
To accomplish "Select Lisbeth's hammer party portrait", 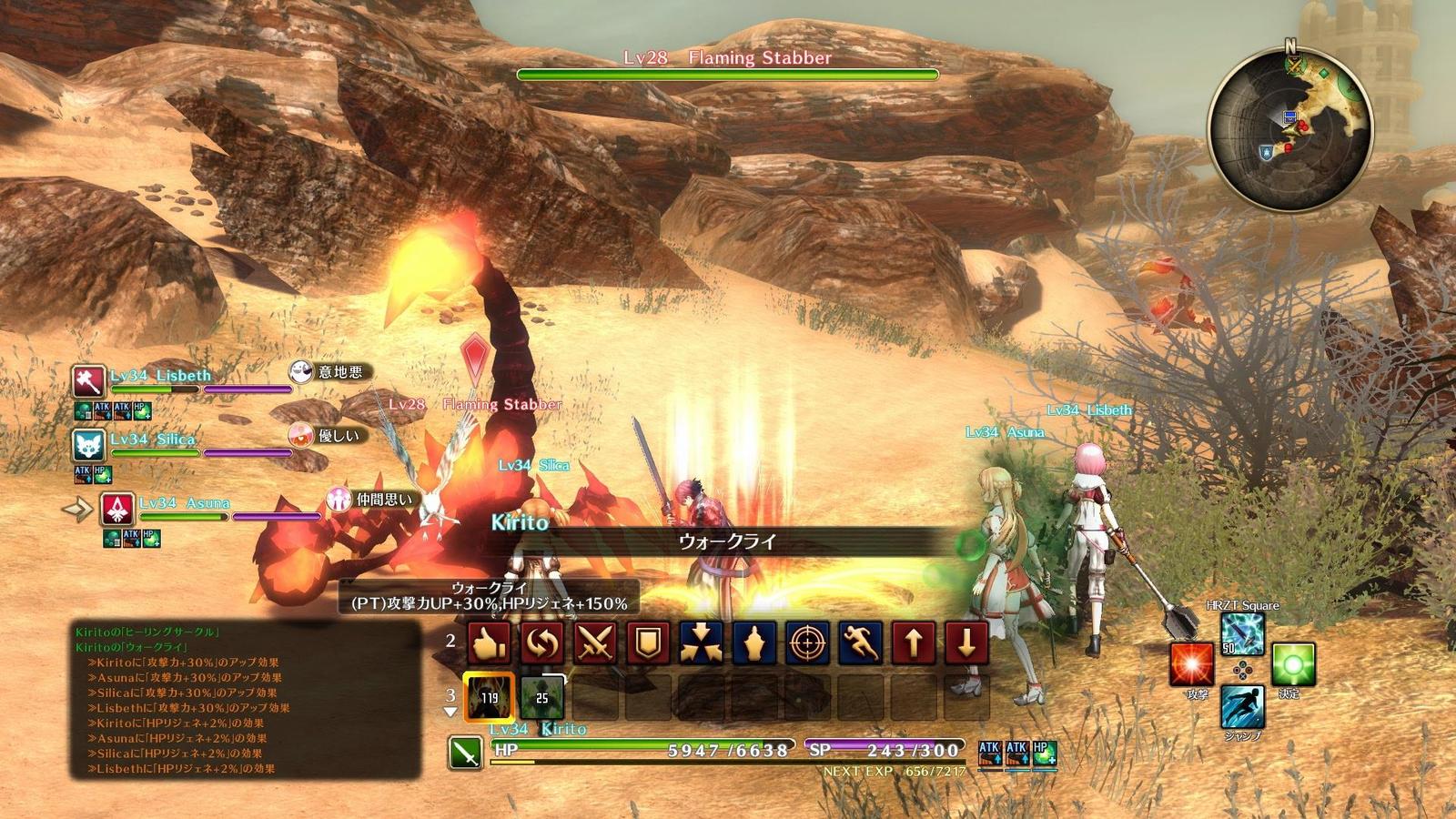I will coord(89,380).
